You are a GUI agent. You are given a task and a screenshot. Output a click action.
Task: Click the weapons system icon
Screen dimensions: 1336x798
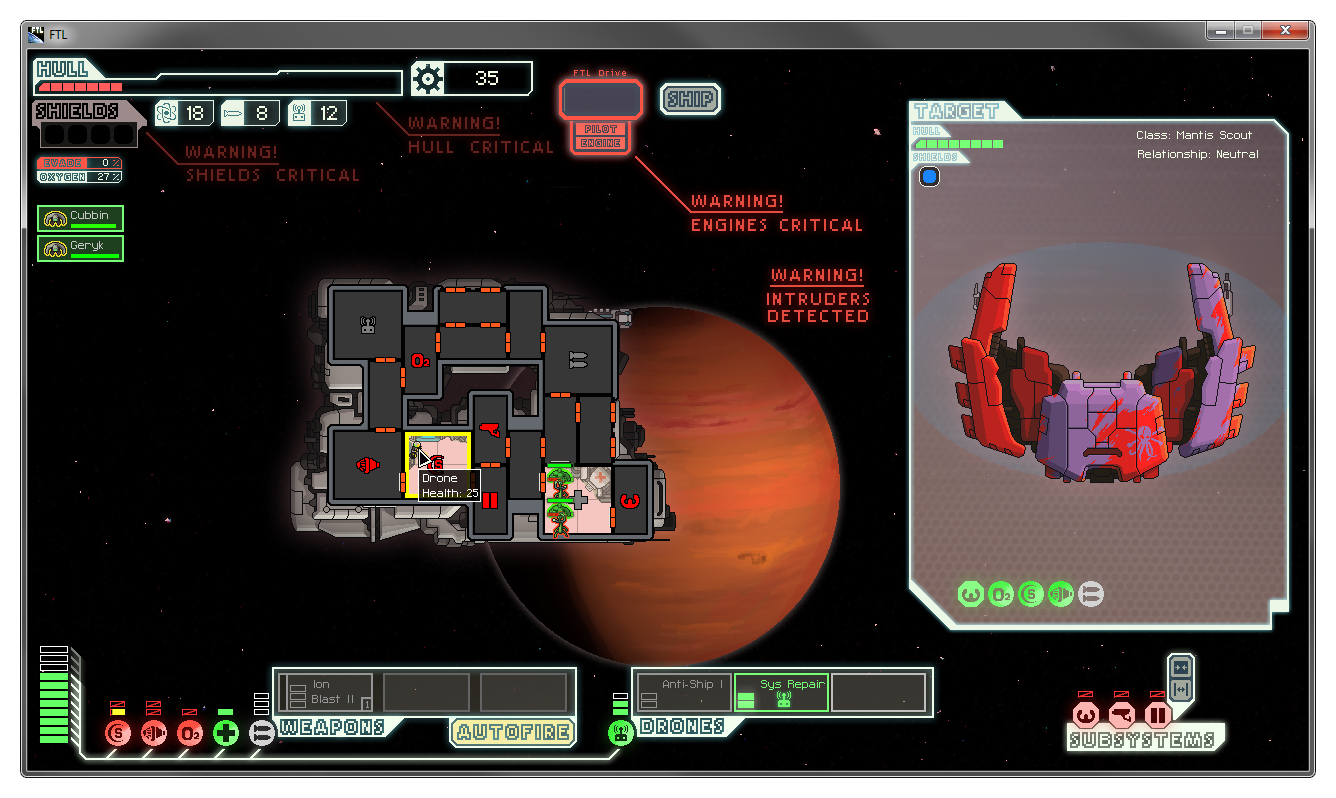[262, 733]
